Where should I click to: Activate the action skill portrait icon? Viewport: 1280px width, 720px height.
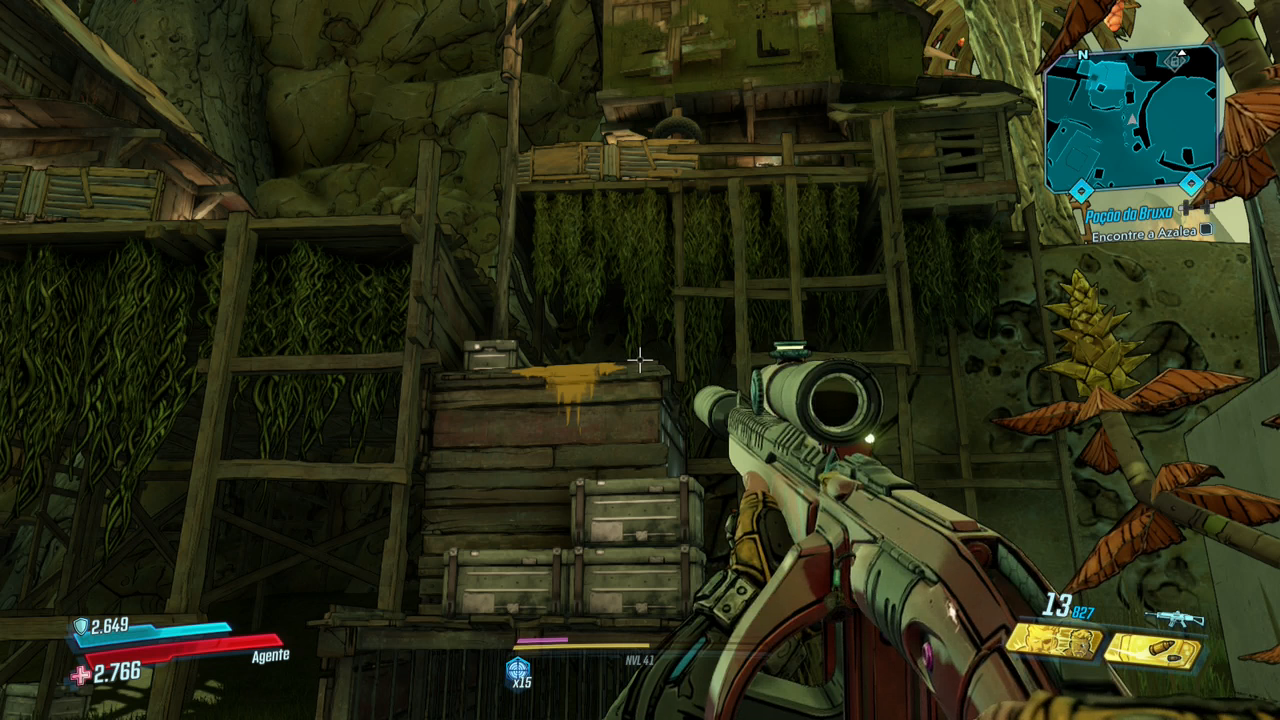1053,641
